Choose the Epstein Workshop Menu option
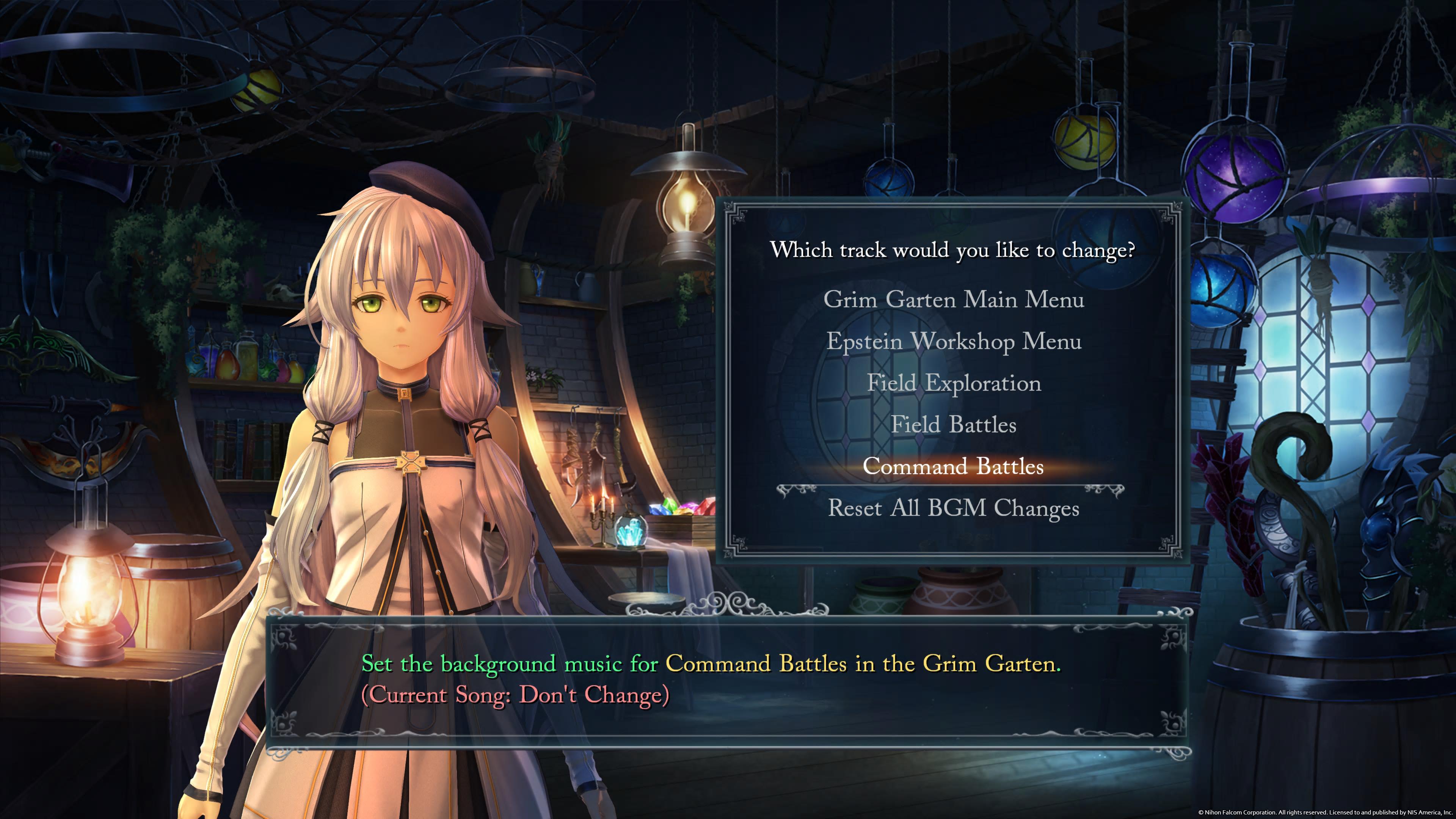The height and width of the screenshot is (819, 1456). [954, 341]
